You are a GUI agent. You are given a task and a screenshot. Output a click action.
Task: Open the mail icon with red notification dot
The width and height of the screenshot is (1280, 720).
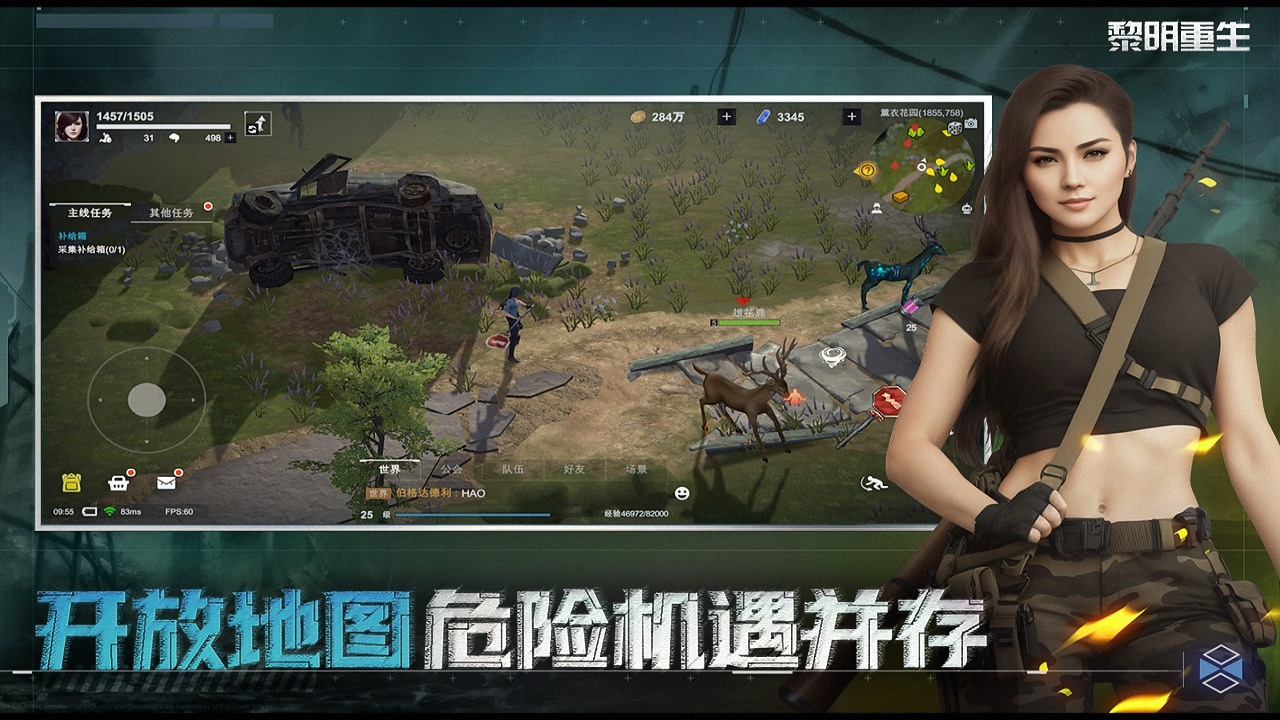pyautogui.click(x=164, y=482)
